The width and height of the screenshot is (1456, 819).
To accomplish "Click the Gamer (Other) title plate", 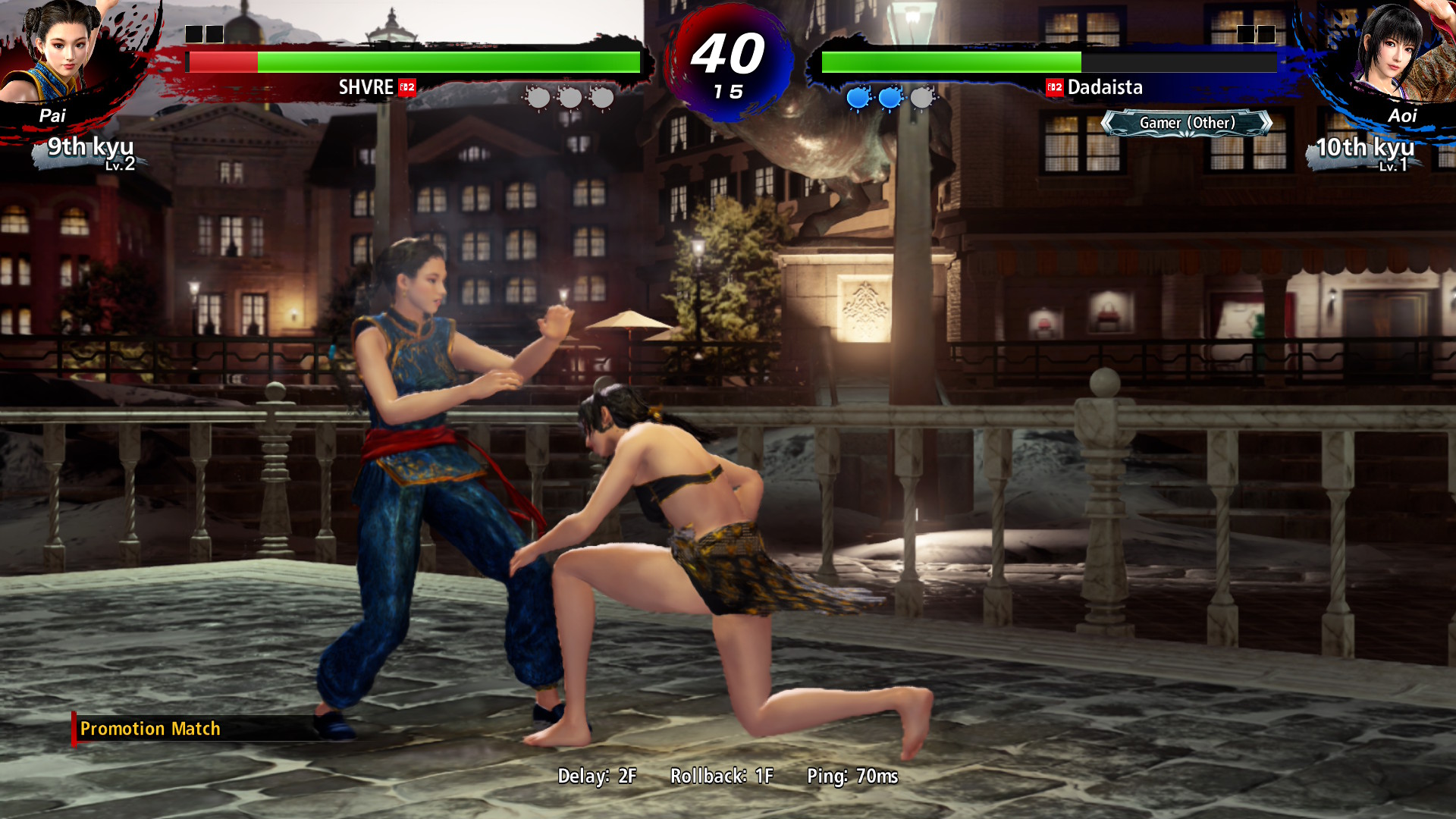I will point(1186,123).
